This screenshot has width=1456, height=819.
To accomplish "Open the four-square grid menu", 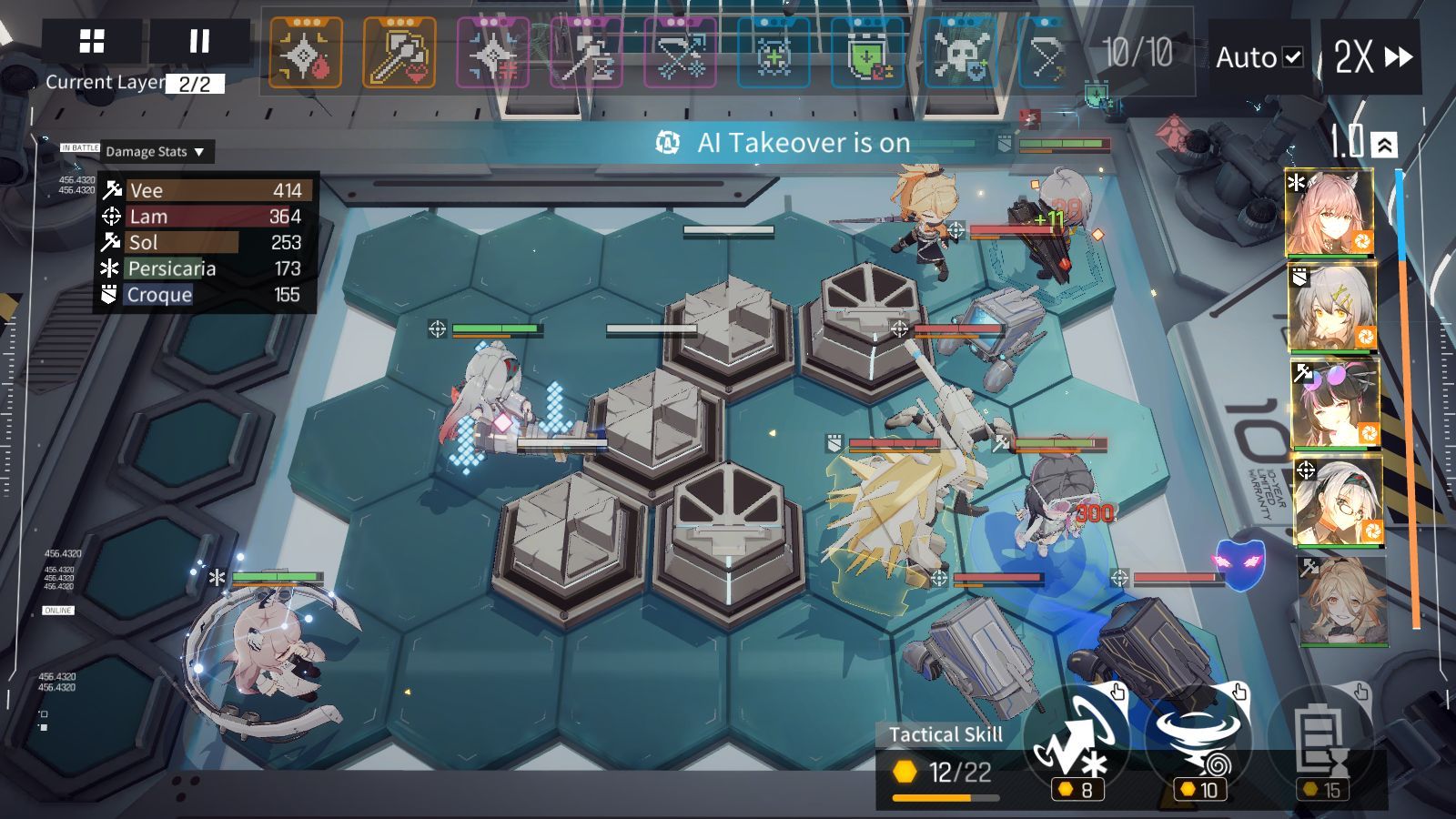I will tap(92, 42).
